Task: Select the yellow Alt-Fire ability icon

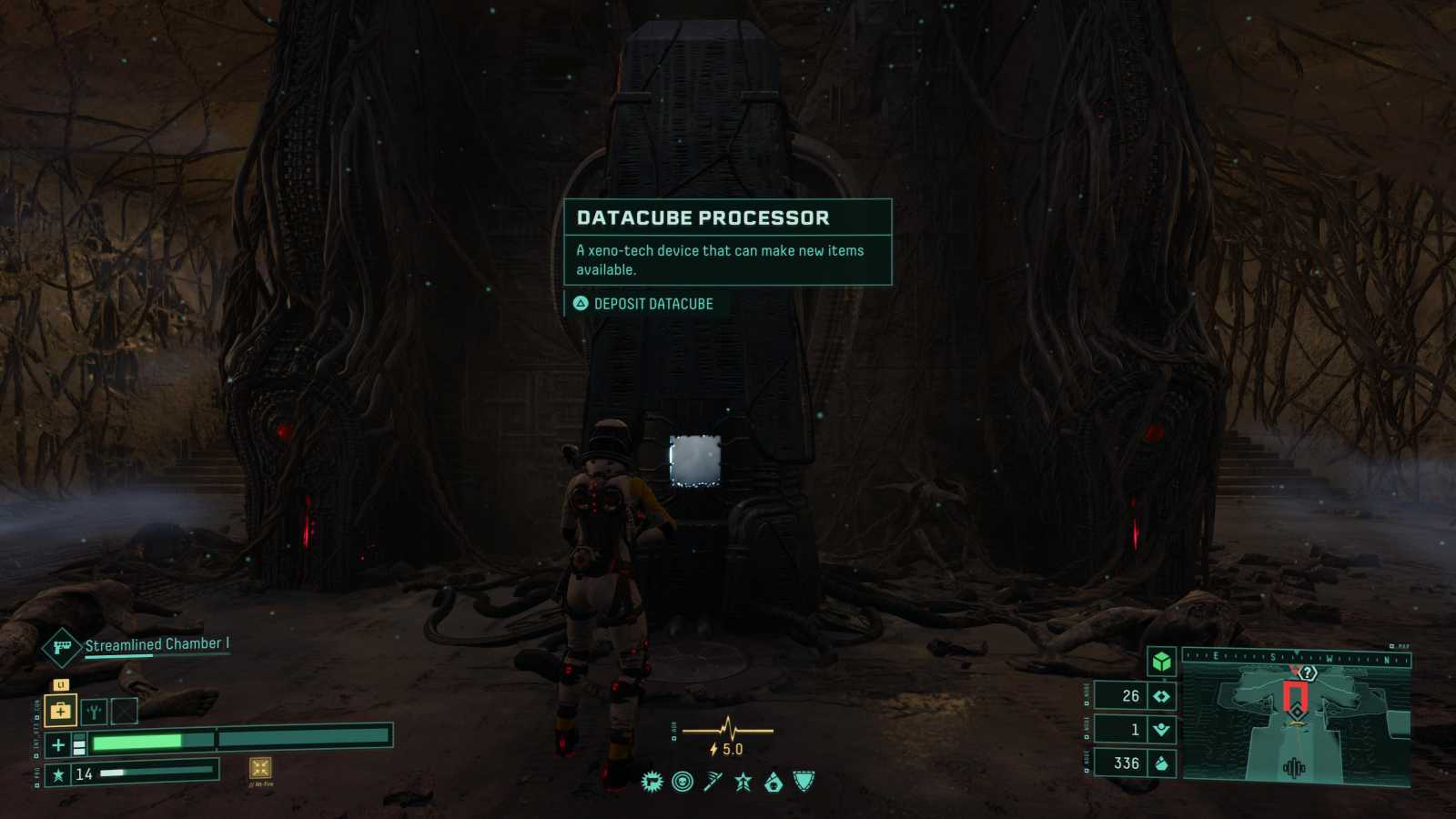Action: 260,768
